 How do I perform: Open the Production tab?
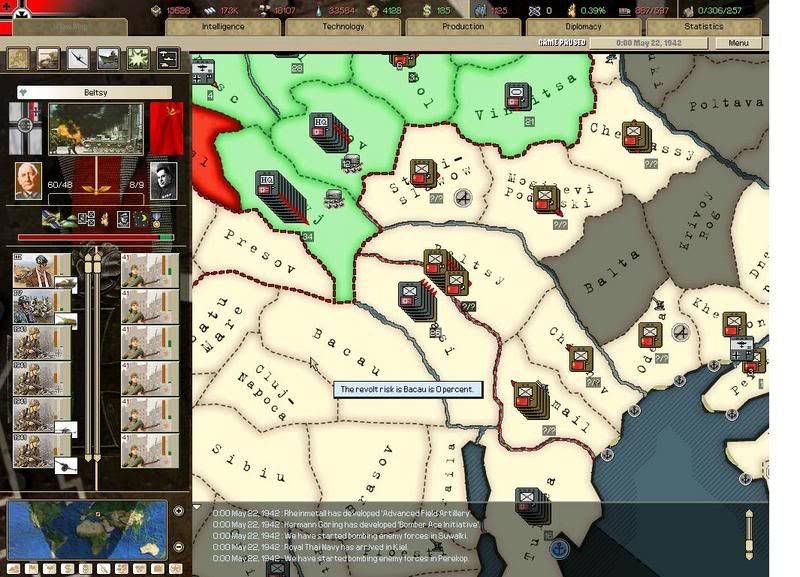tap(463, 27)
